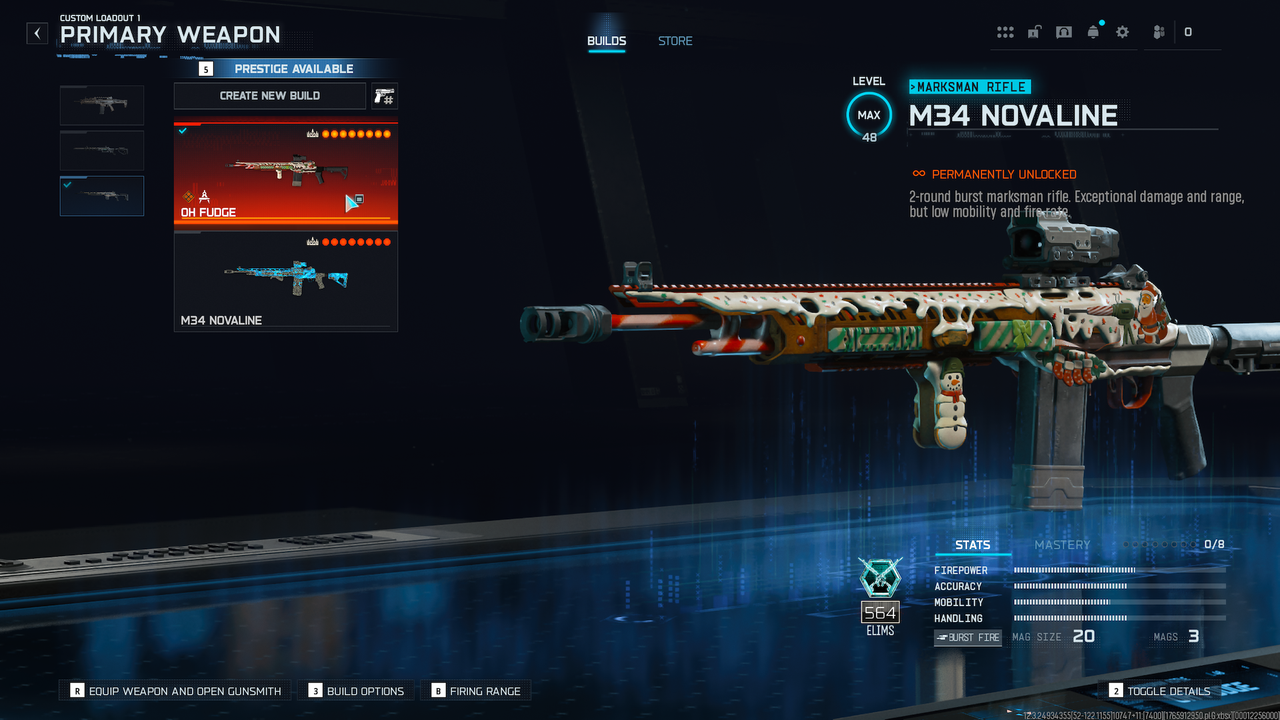Select the checkmarked weapon thumbnail
The image size is (1280, 720).
(102, 196)
